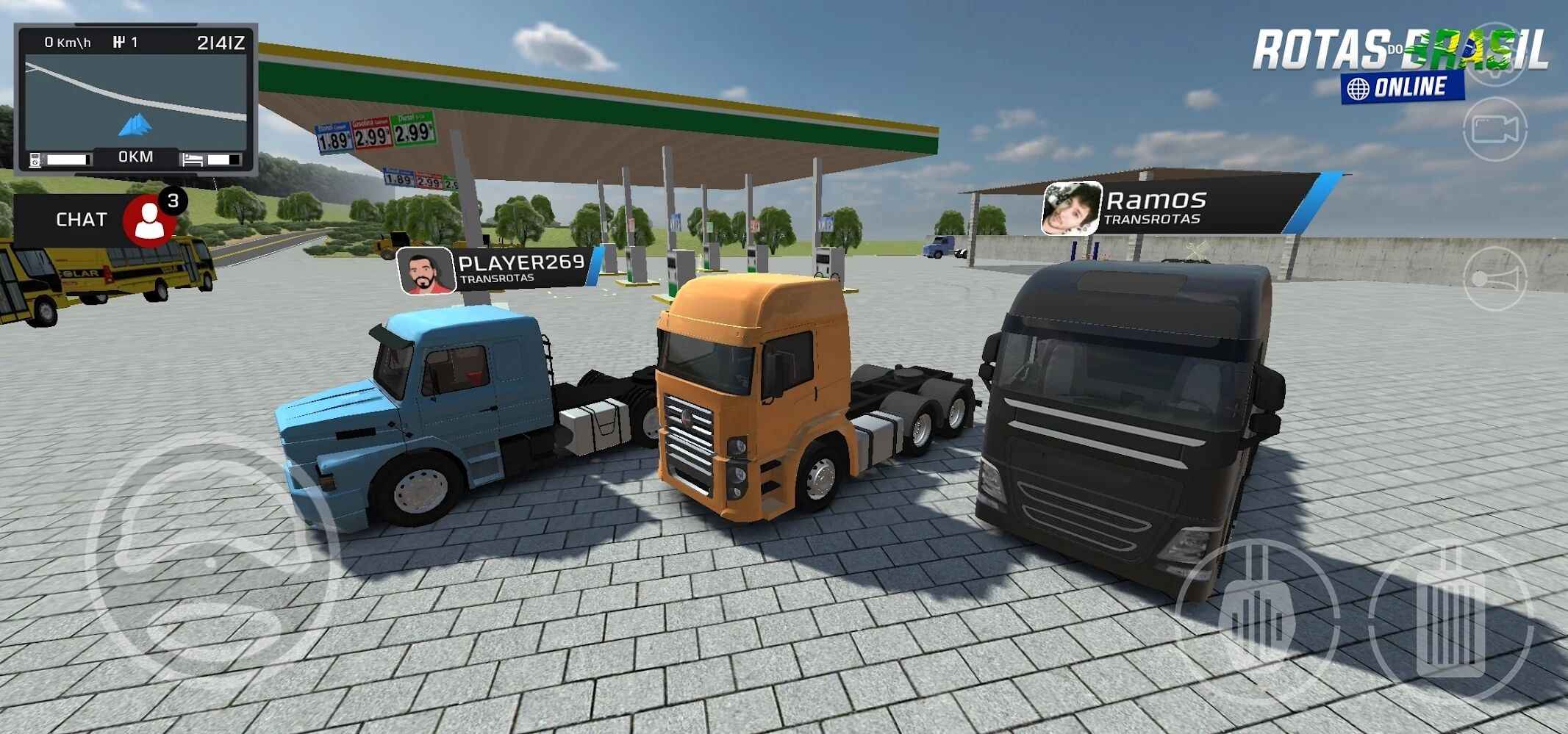The image size is (1568, 734).
Task: Tap the brake pedal
Action: 1257,621
